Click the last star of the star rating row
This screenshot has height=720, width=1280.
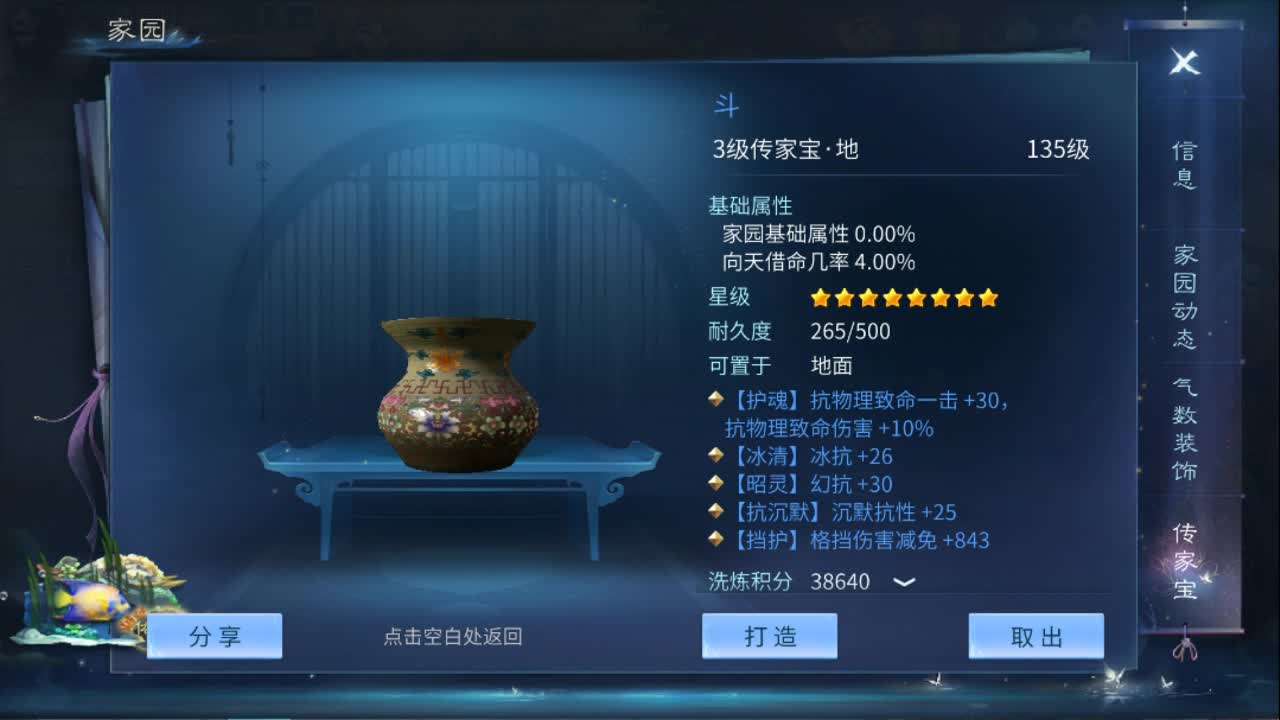[x=987, y=297]
